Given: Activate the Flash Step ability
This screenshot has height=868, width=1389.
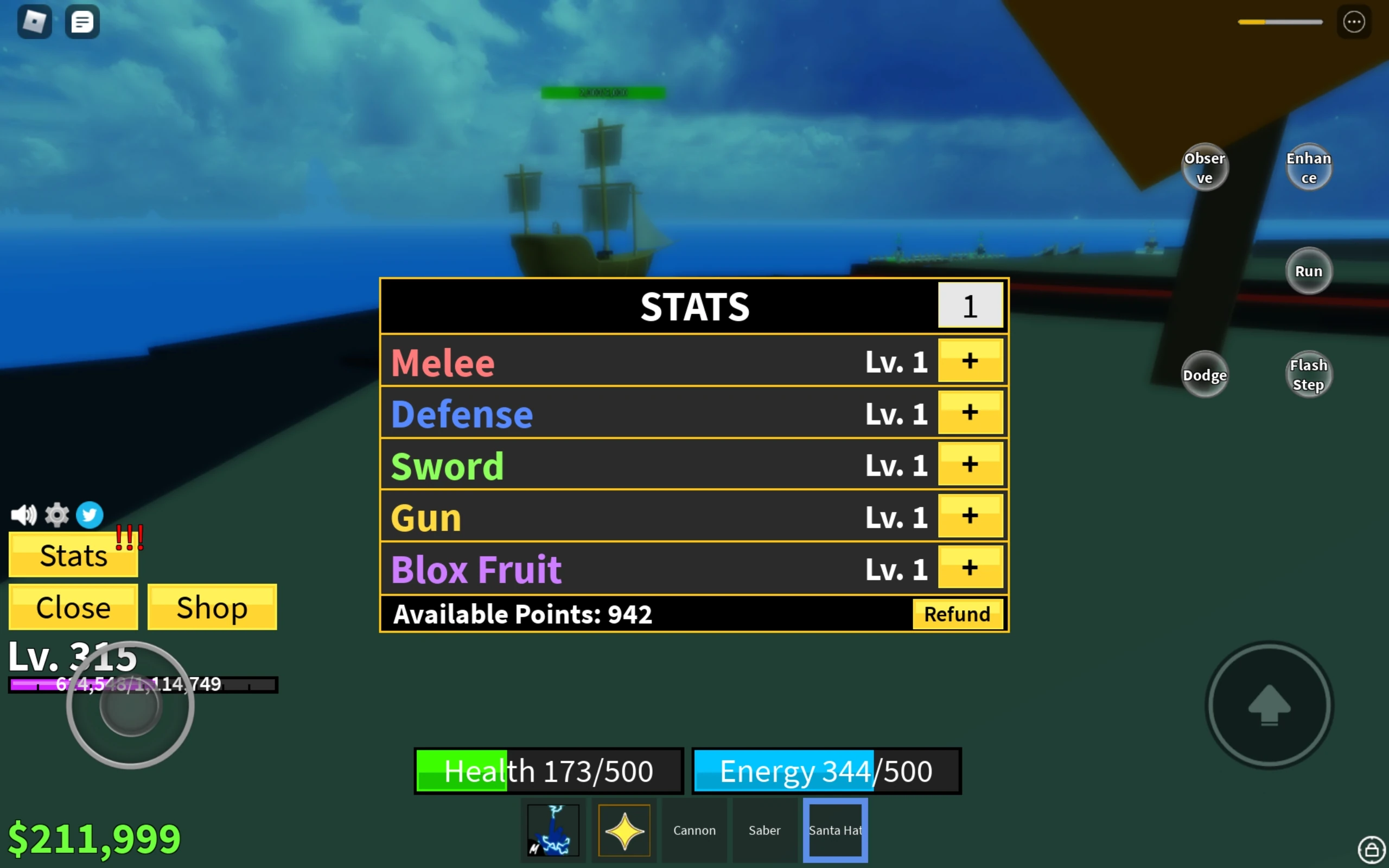Looking at the screenshot, I should [x=1309, y=374].
